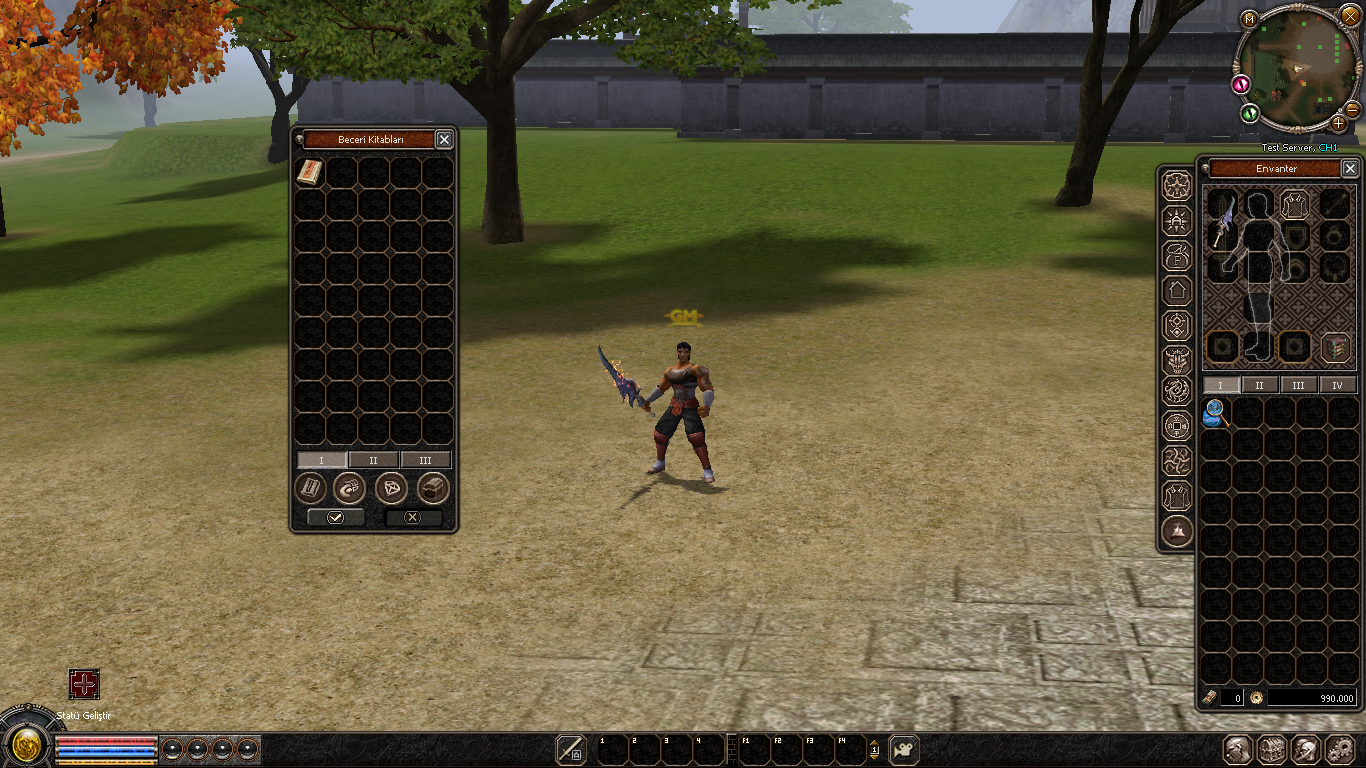Zoom in the minimap with plus button
1366x768 pixels.
1339,124
